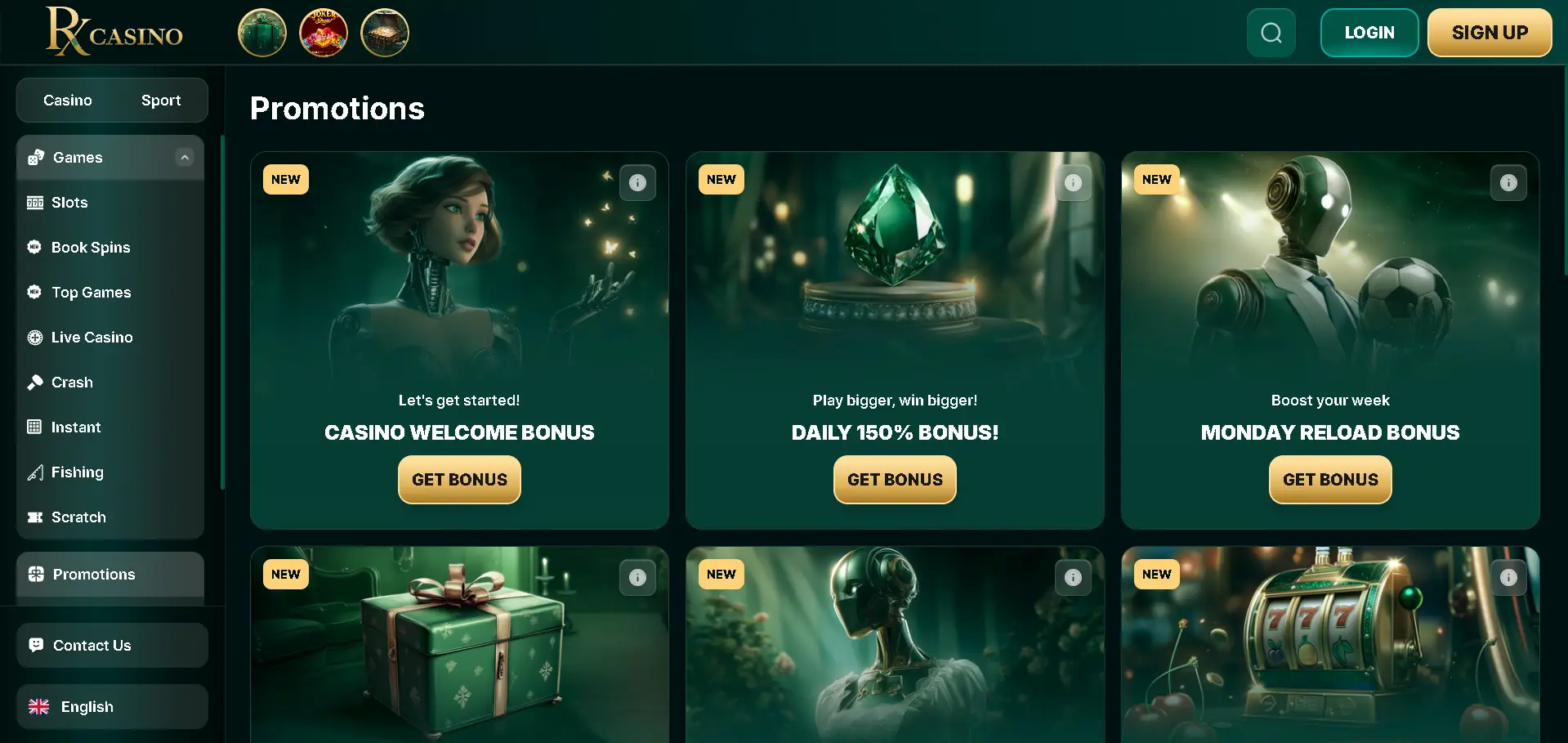The height and width of the screenshot is (743, 1568).
Task: Open the Promotions menu item
Action: (93, 574)
